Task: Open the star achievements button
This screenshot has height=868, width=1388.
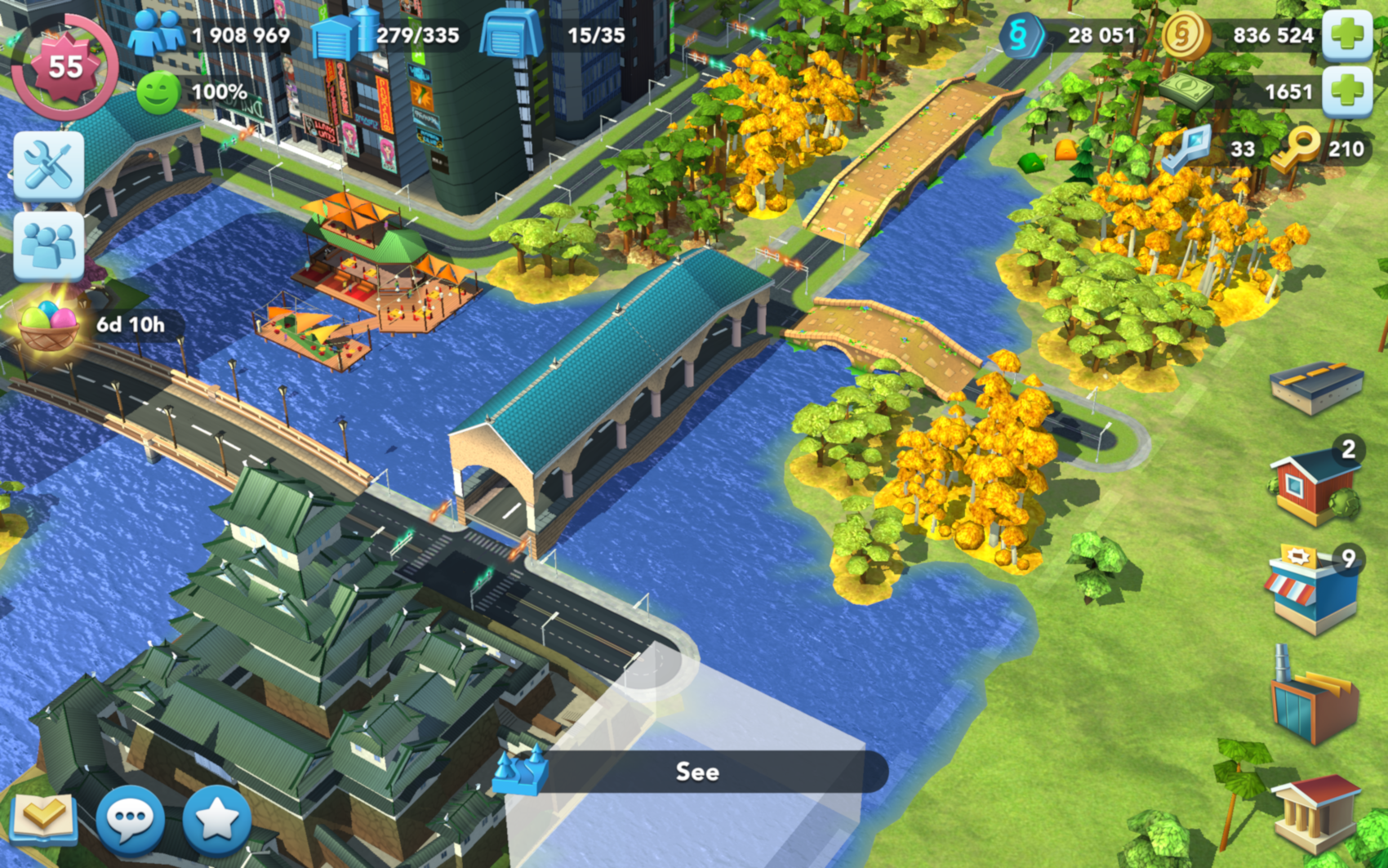Action: pos(216,817)
